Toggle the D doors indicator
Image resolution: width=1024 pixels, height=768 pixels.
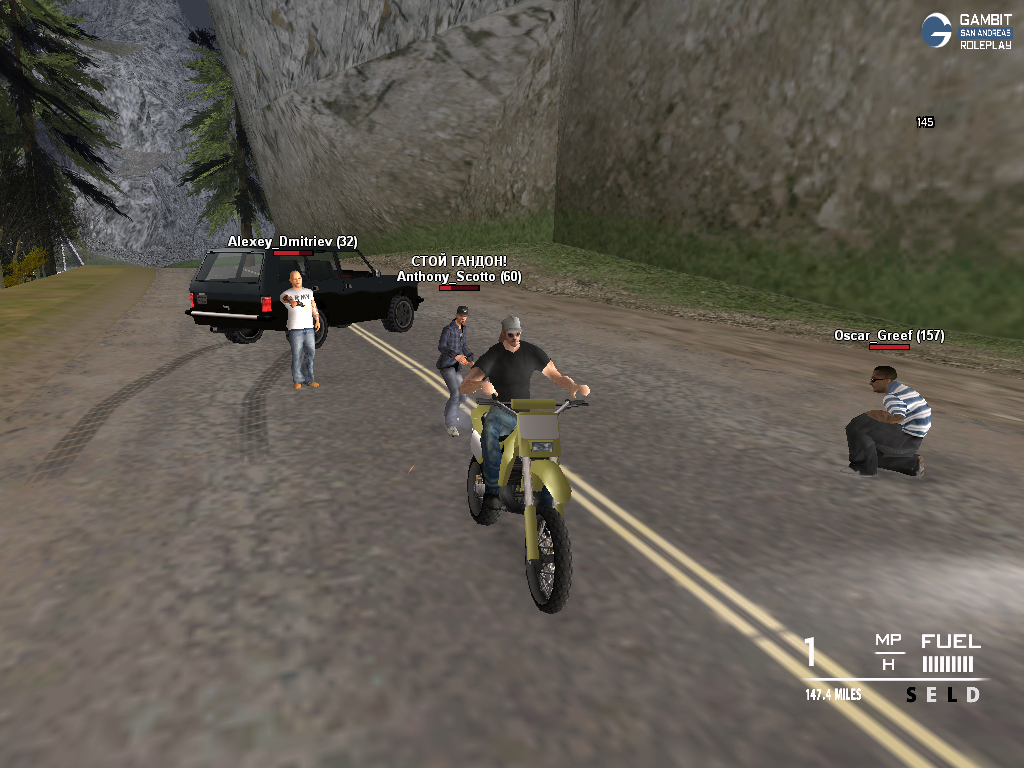click(972, 695)
